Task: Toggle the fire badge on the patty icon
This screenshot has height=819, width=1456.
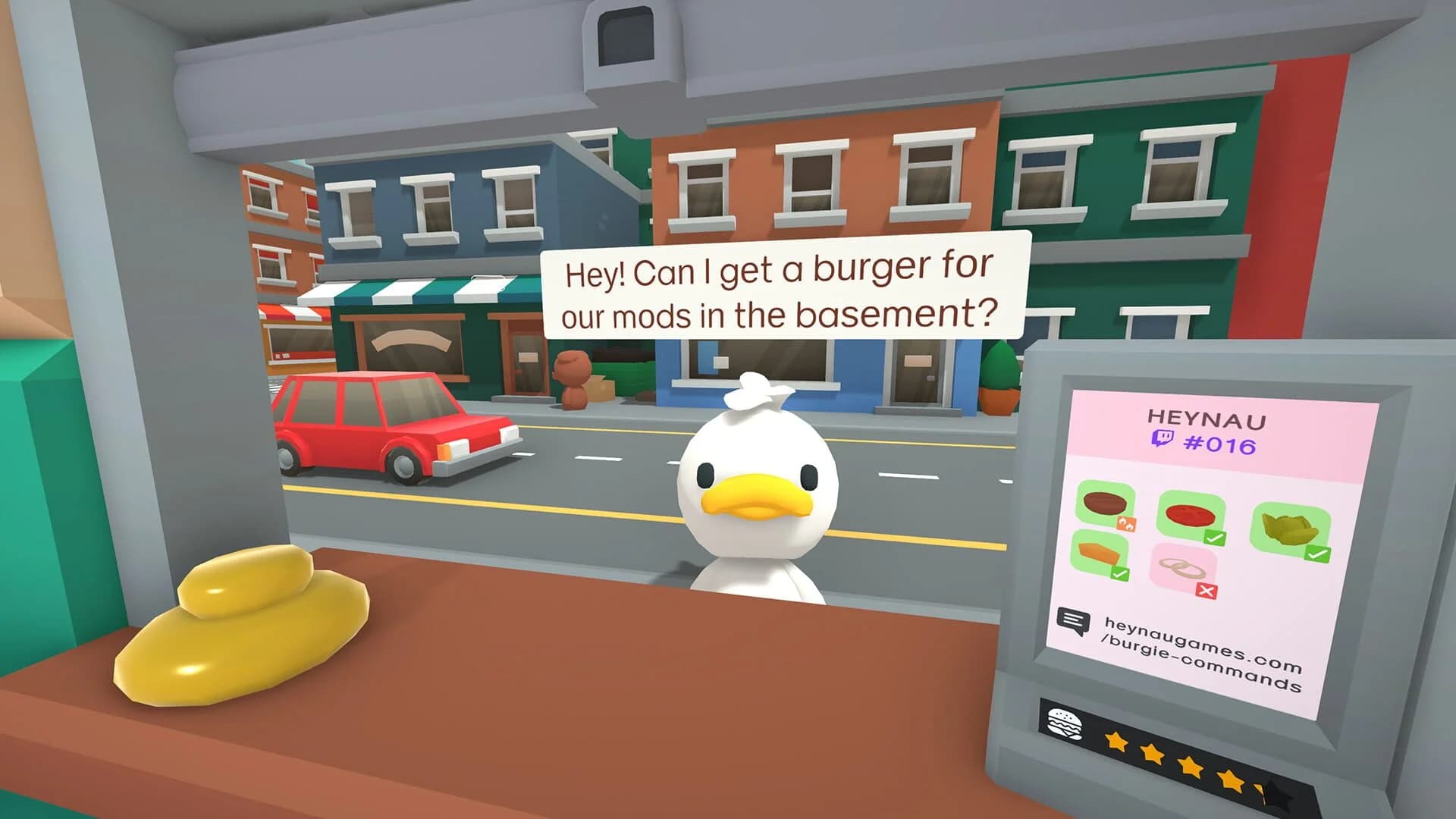Action: coord(1128,523)
